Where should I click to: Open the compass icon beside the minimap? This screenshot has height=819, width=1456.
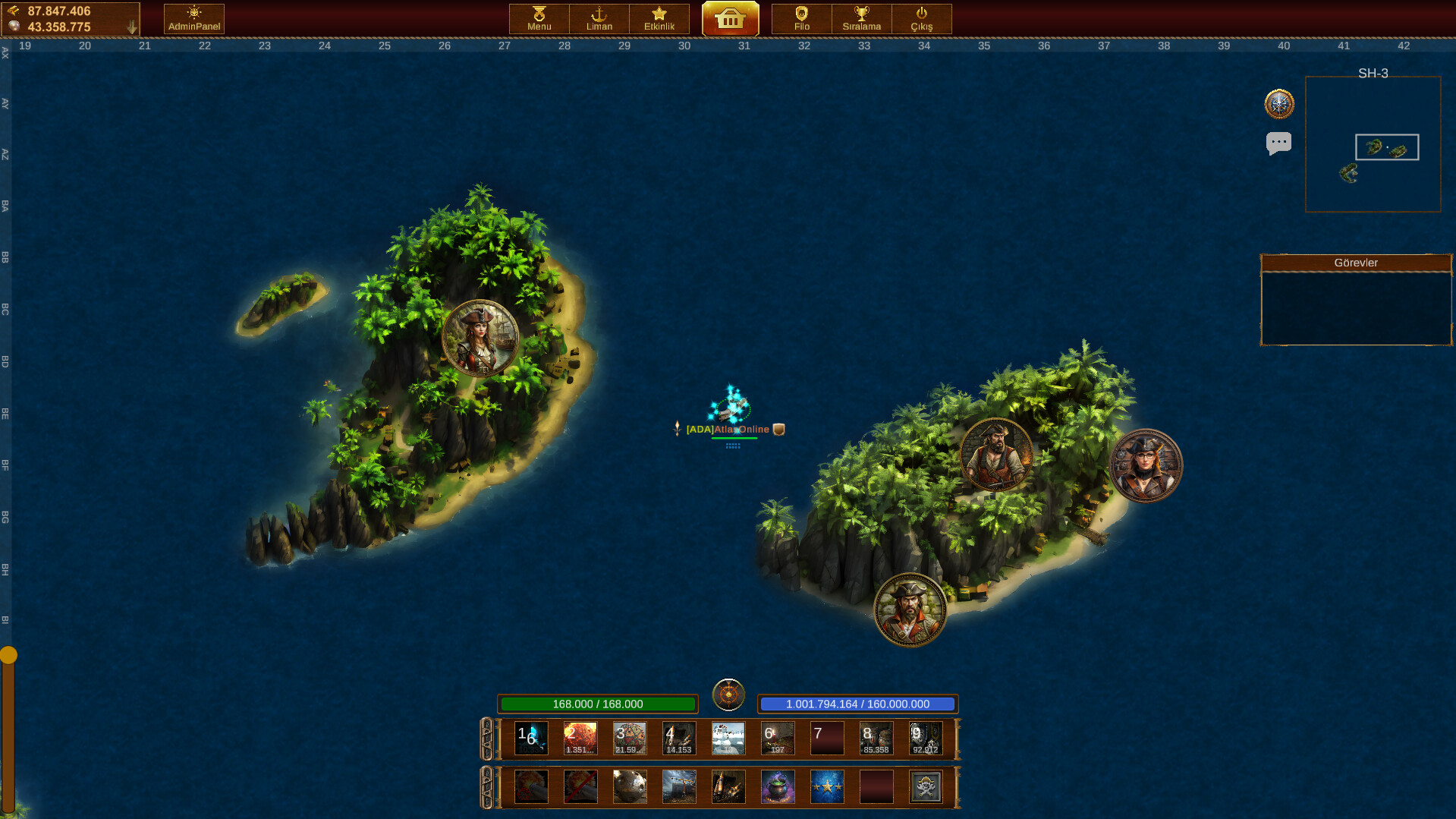coord(1278,104)
